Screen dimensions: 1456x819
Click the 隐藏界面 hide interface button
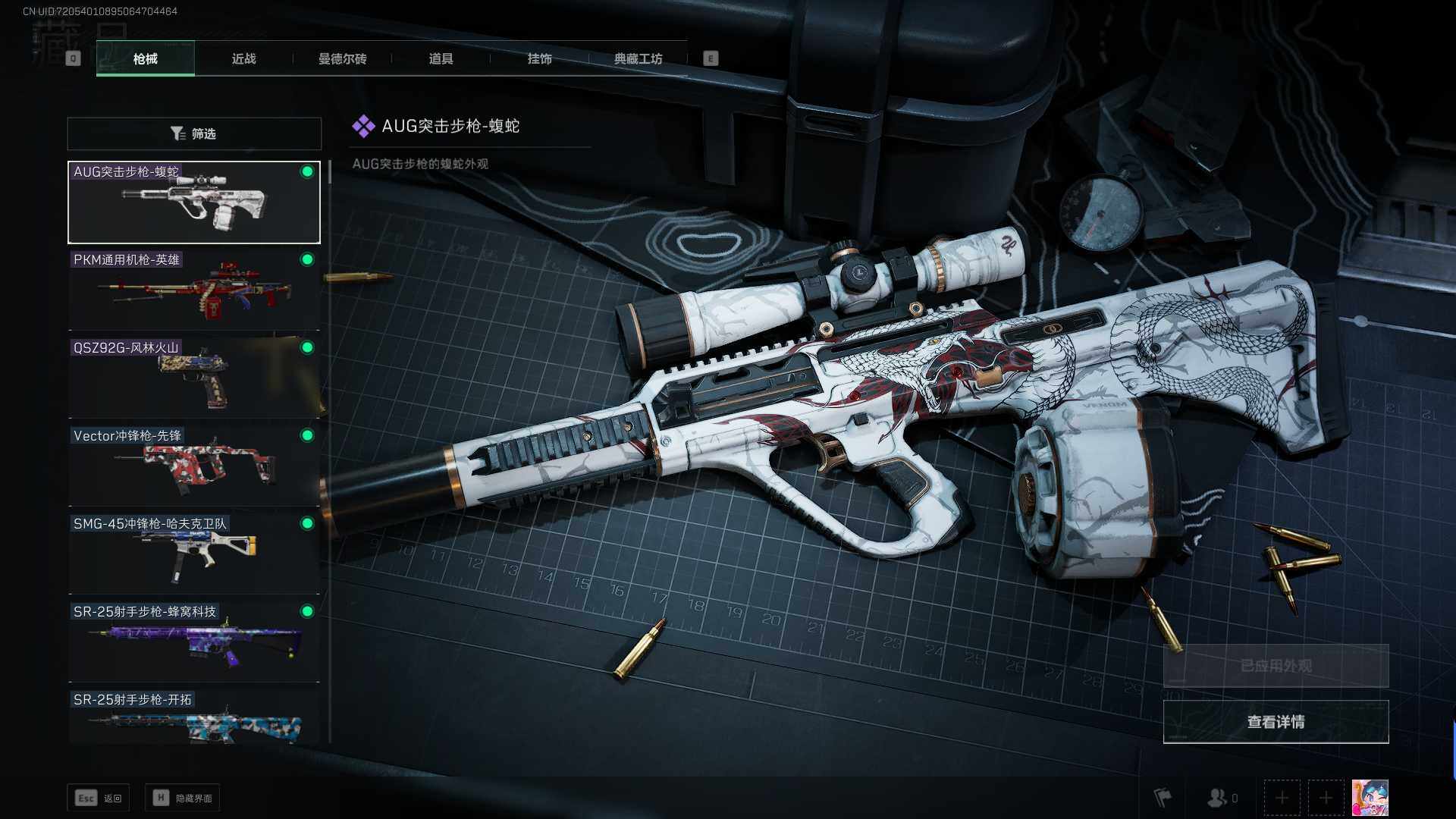tap(183, 798)
